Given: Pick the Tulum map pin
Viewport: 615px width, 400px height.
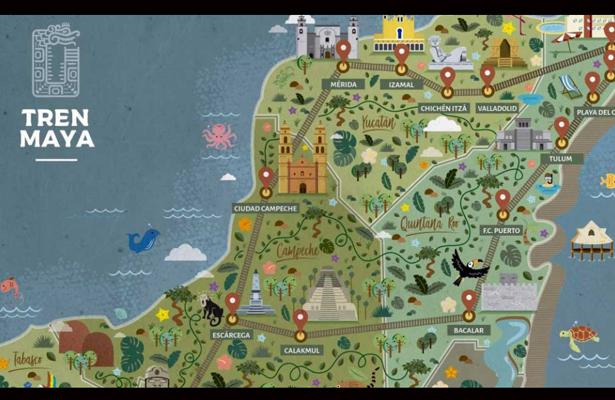Looking at the screenshot, I should pos(561,127).
